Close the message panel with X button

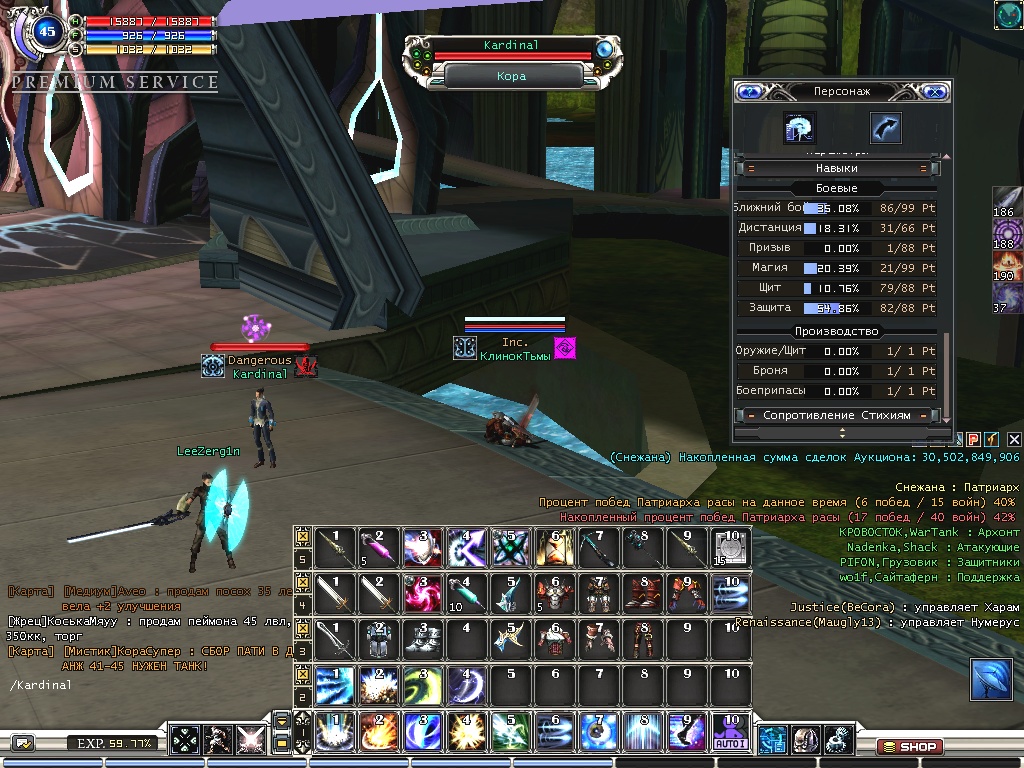[1014, 439]
